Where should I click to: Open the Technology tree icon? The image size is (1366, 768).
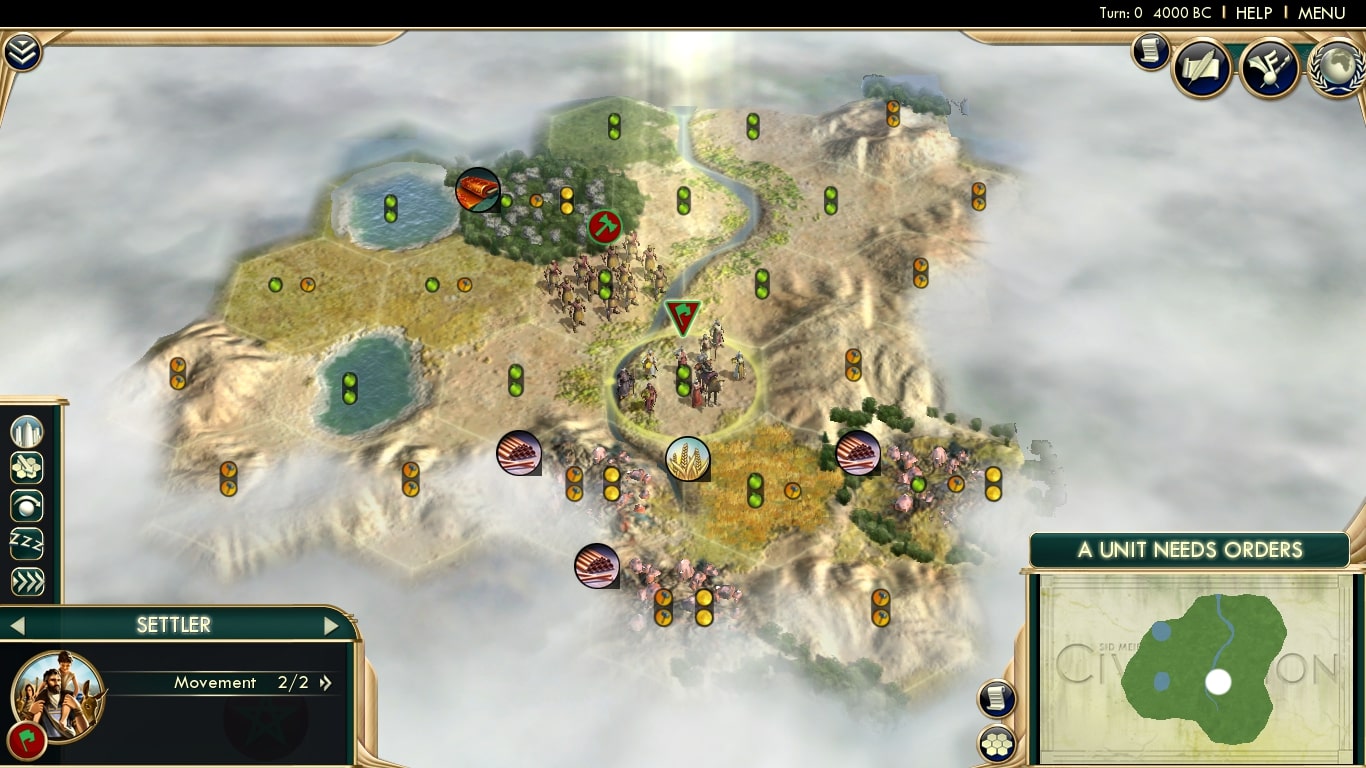click(x=1269, y=68)
